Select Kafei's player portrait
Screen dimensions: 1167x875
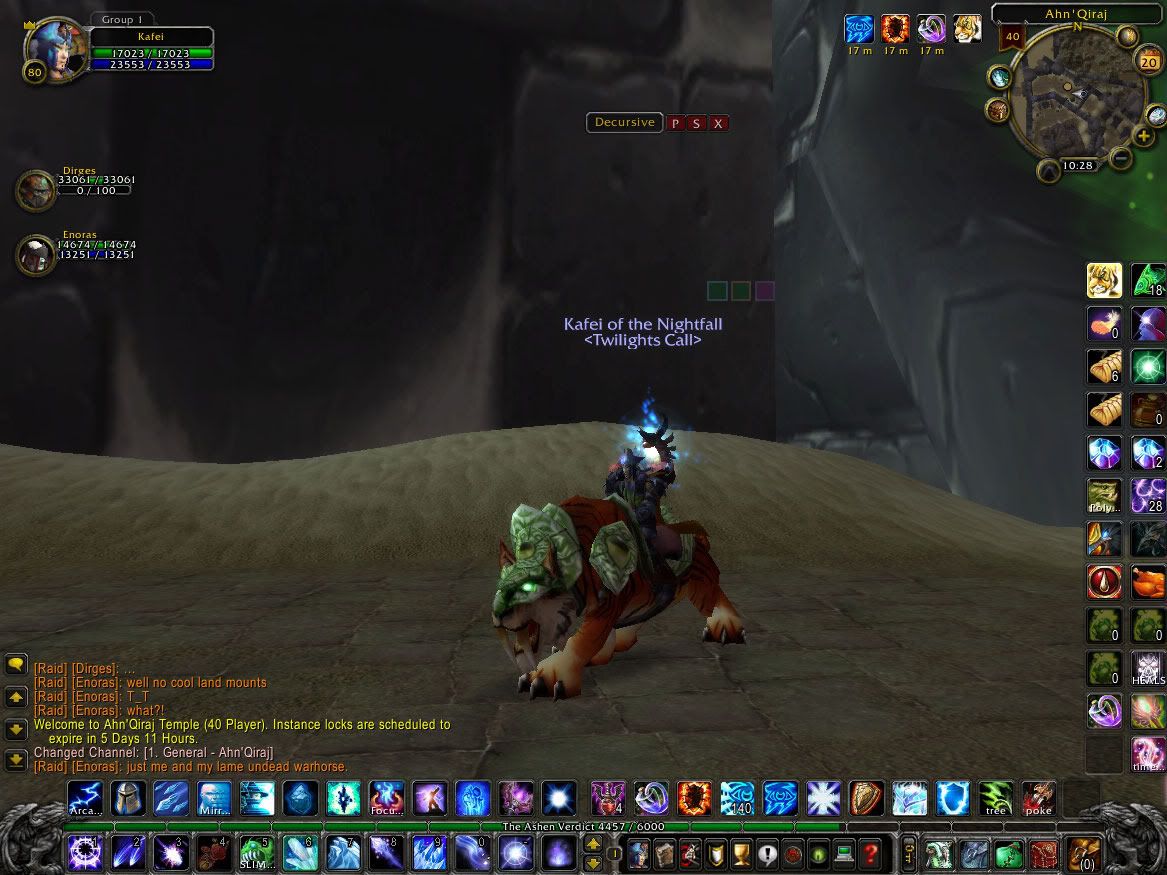[51, 48]
